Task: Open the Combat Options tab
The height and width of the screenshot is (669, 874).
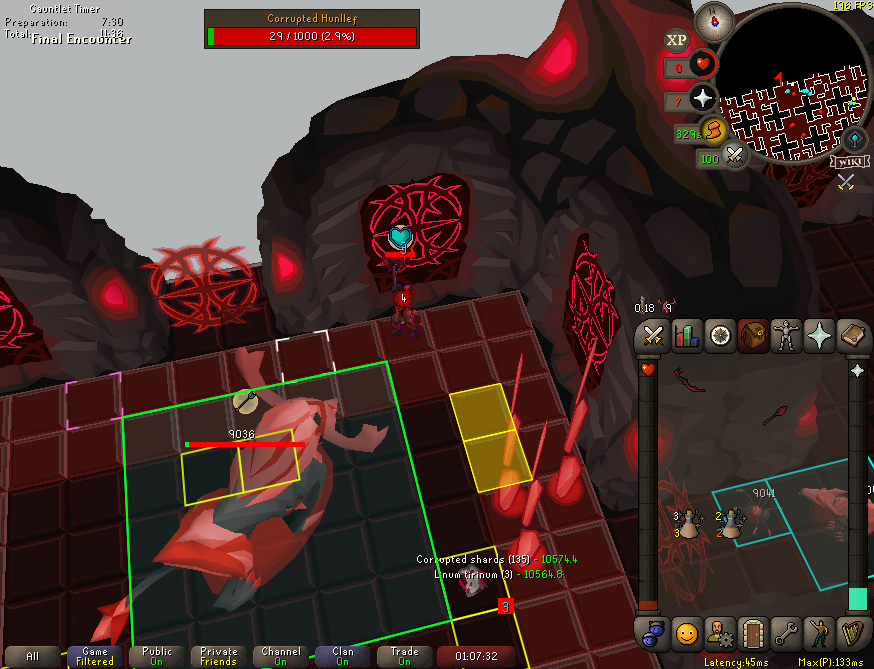Action: click(x=653, y=336)
